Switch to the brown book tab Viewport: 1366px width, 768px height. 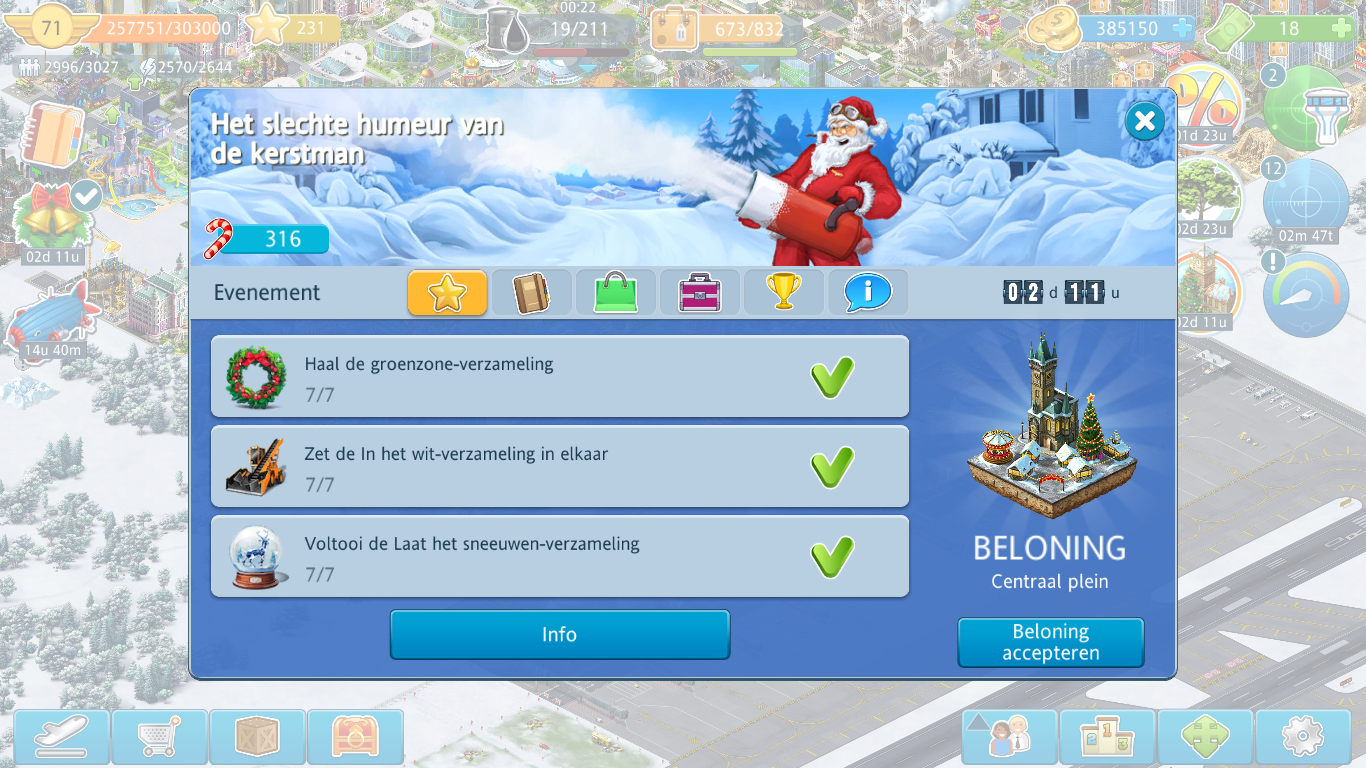tap(531, 293)
